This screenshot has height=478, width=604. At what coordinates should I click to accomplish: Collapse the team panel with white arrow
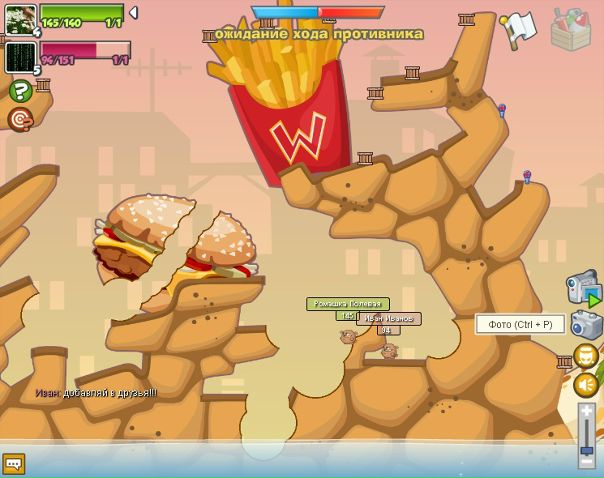point(134,13)
